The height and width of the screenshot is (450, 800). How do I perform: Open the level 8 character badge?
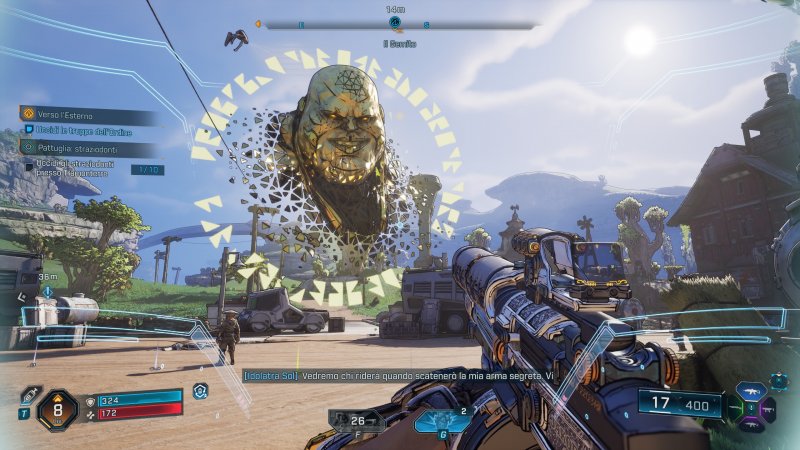57,410
